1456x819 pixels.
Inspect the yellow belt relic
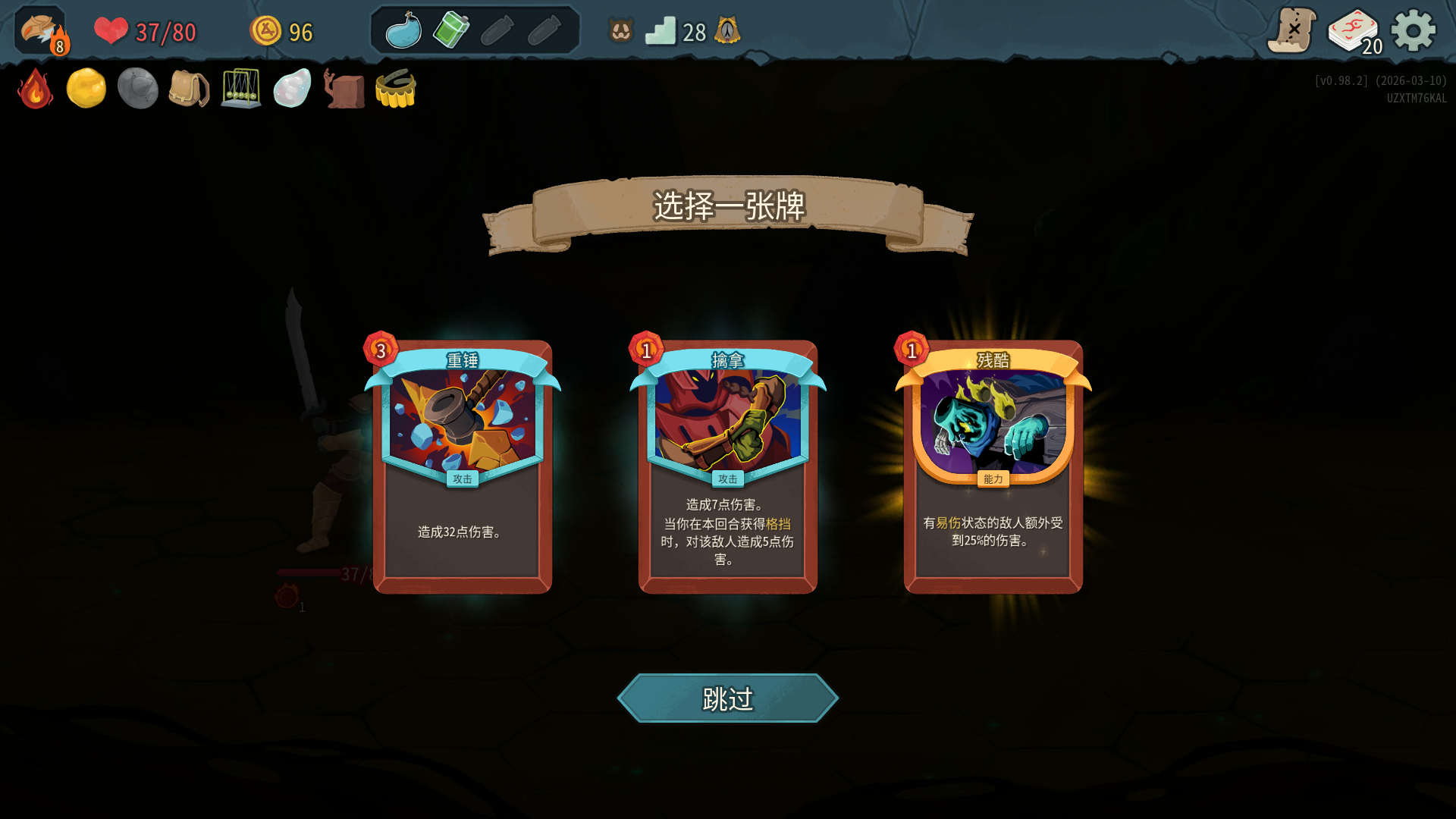[395, 89]
